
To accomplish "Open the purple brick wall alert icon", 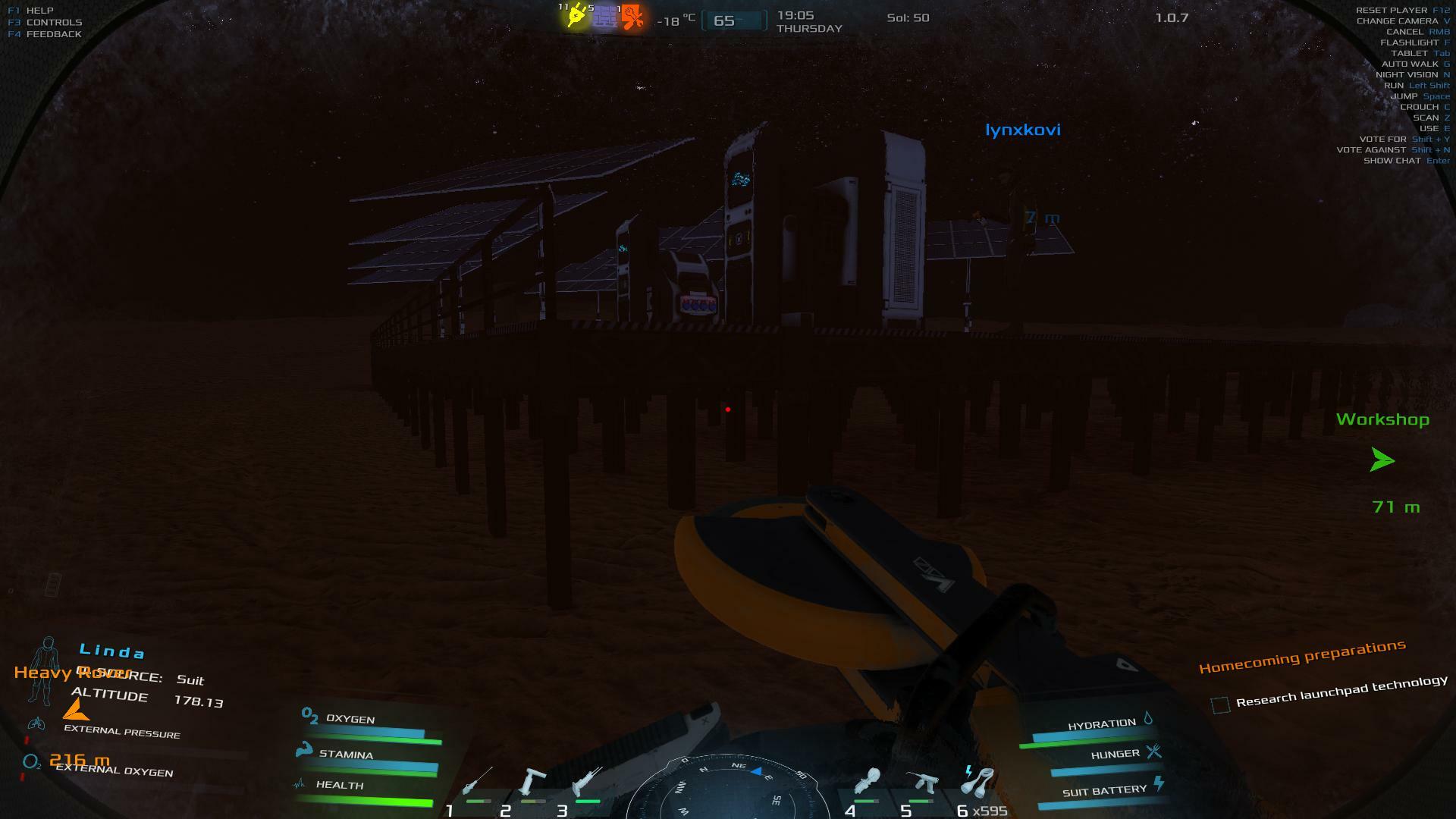I will [604, 17].
